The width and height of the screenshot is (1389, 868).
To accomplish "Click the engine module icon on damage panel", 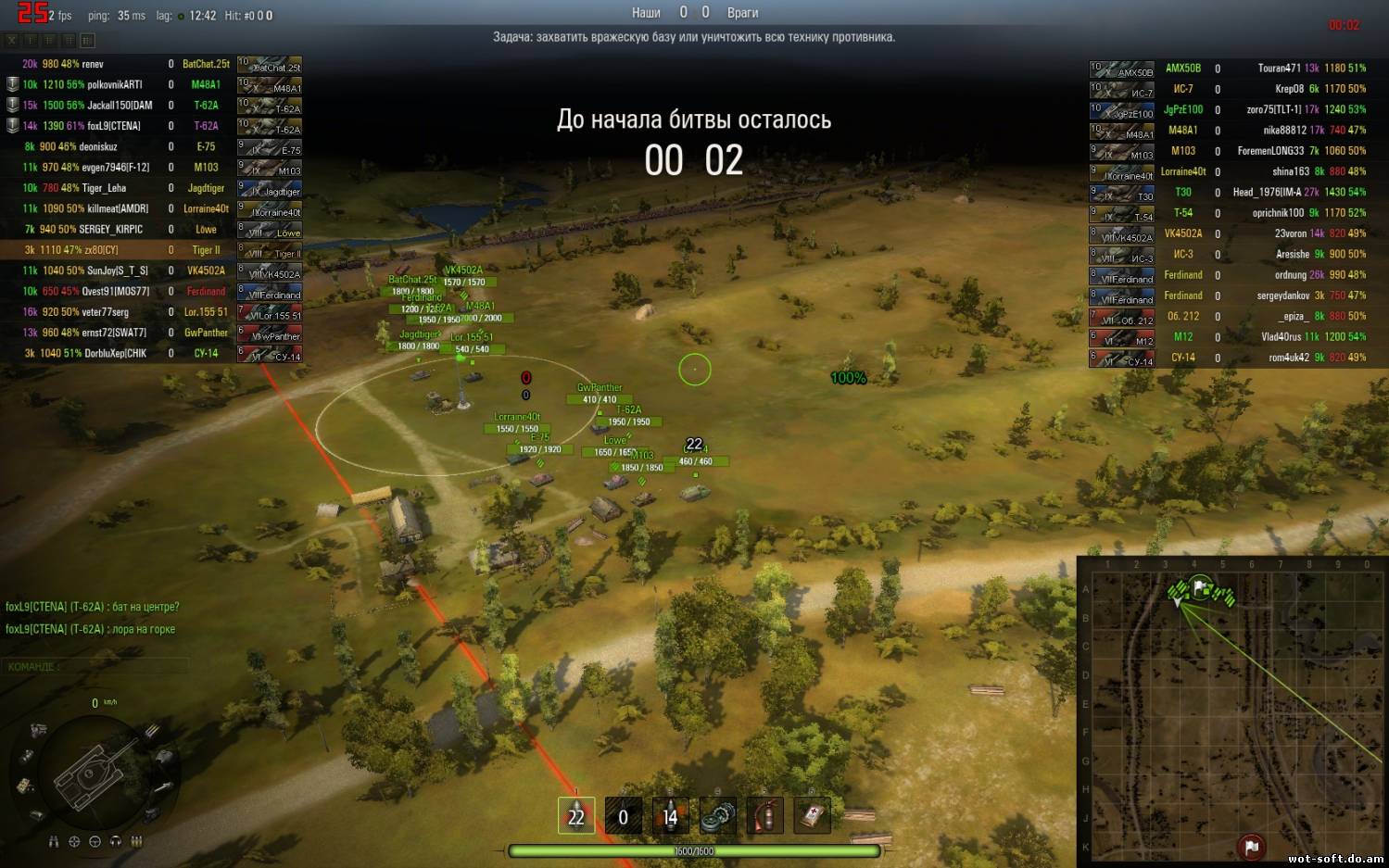I will click(x=38, y=730).
